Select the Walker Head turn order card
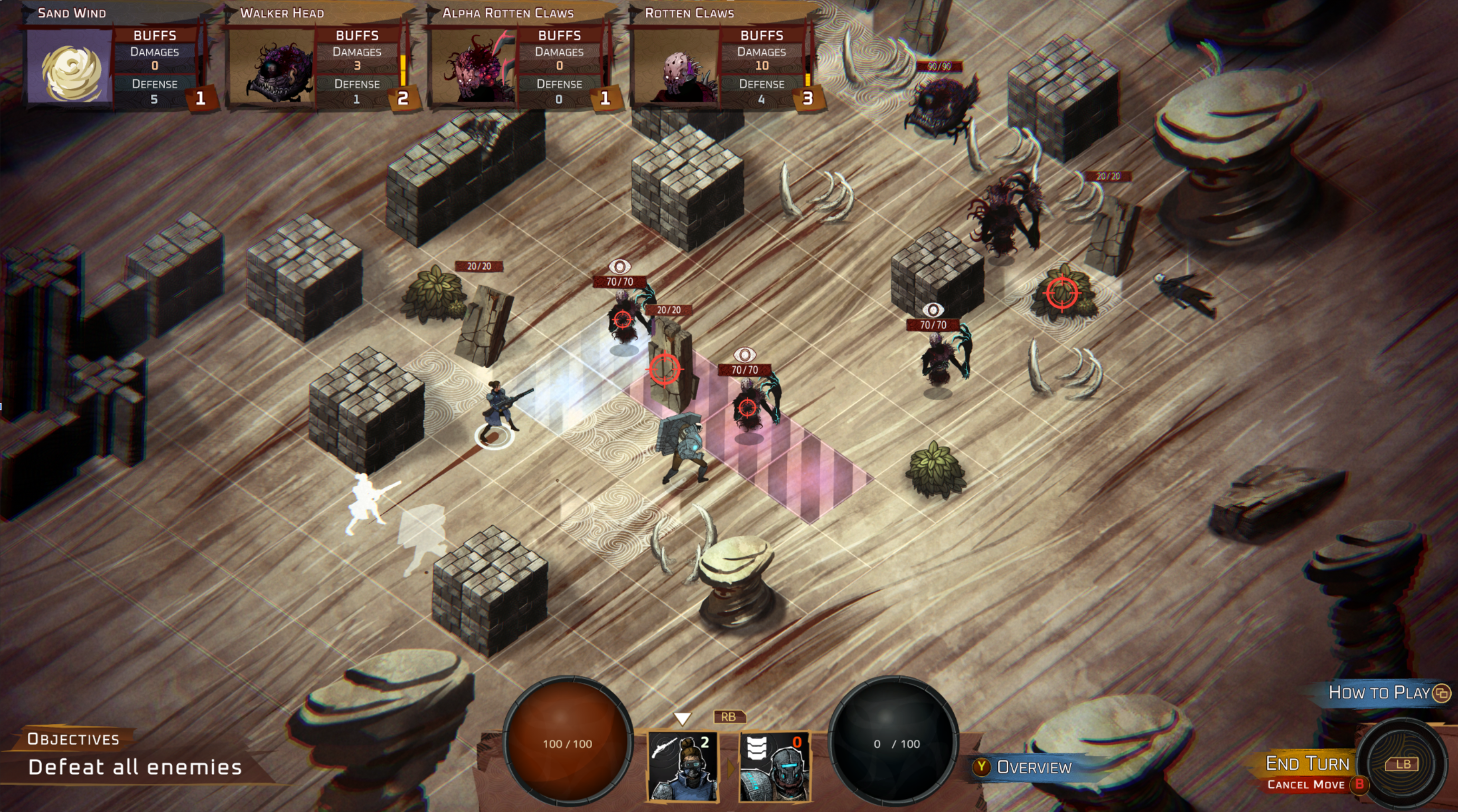The width and height of the screenshot is (1458, 812). (317, 62)
